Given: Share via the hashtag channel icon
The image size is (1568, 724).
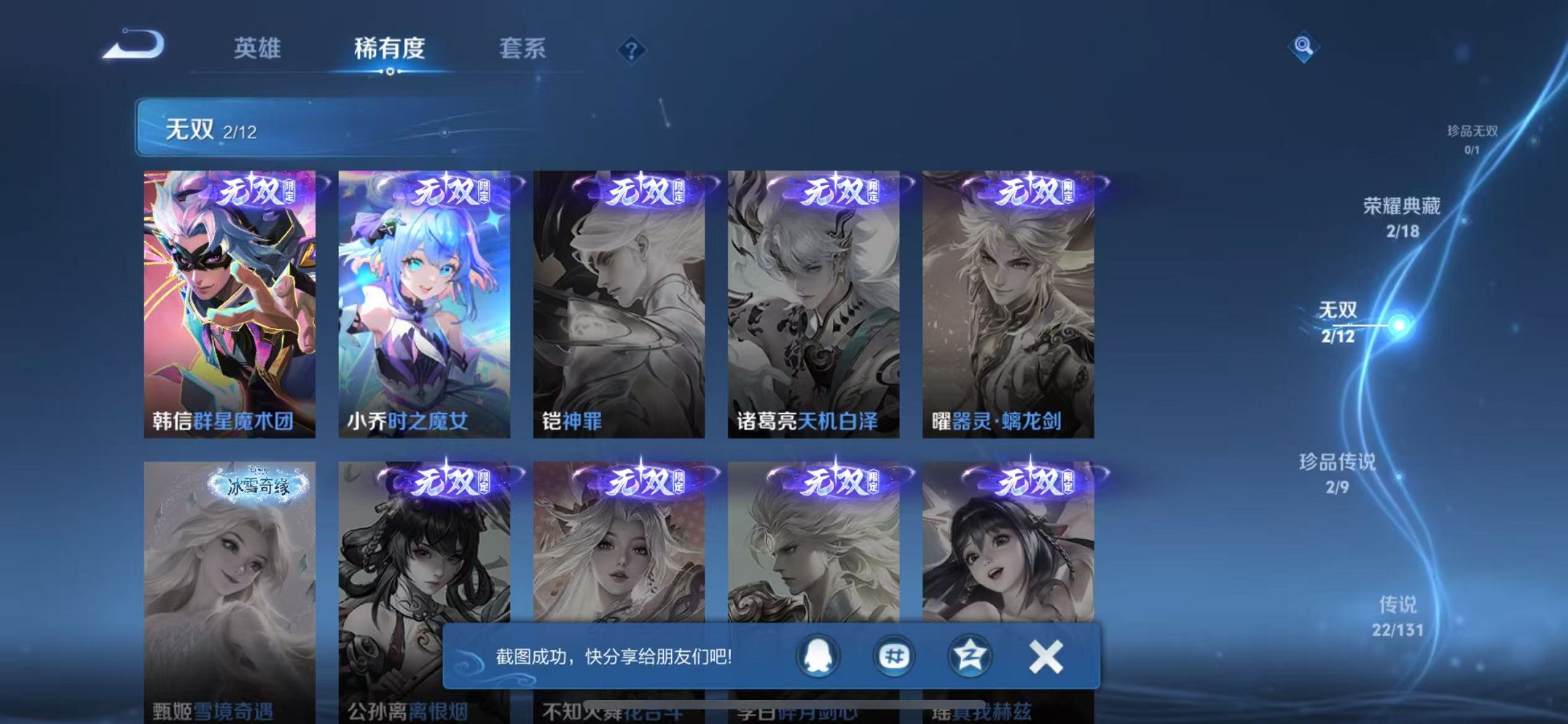Looking at the screenshot, I should click(894, 655).
